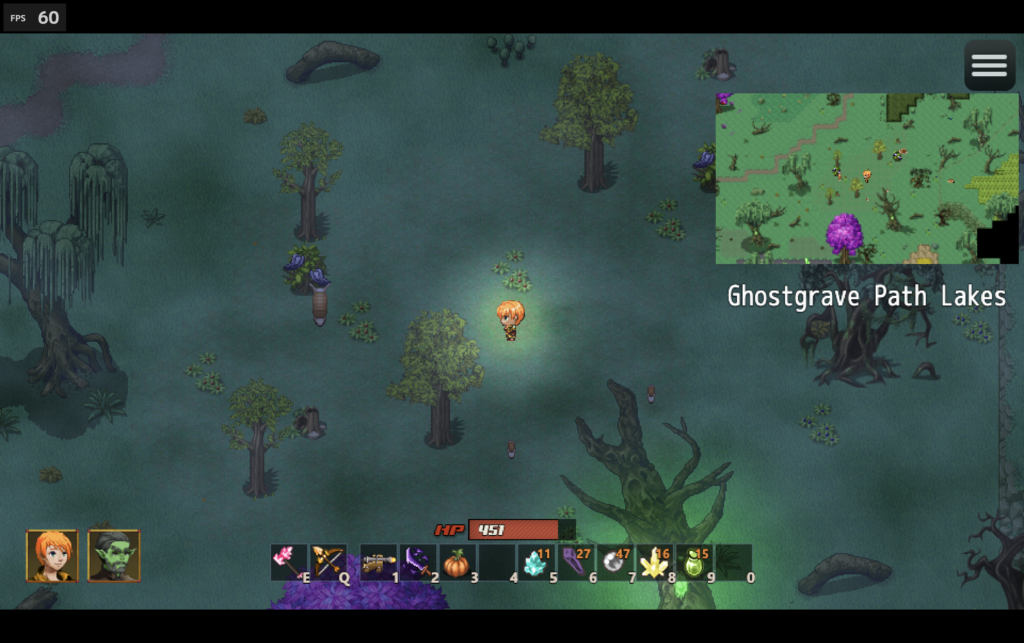
Task: Click the minimap of Ghostgrave Path Lakes
Action: [x=866, y=178]
